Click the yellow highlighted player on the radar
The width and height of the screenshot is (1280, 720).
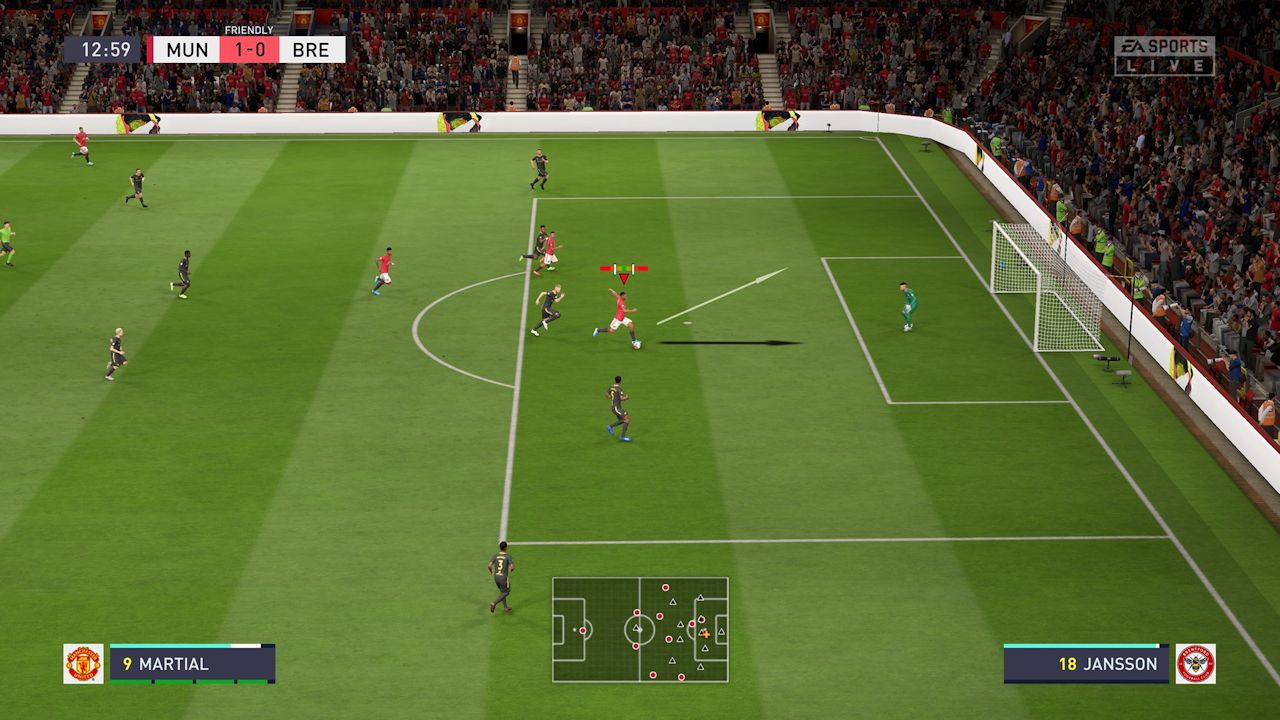point(706,634)
